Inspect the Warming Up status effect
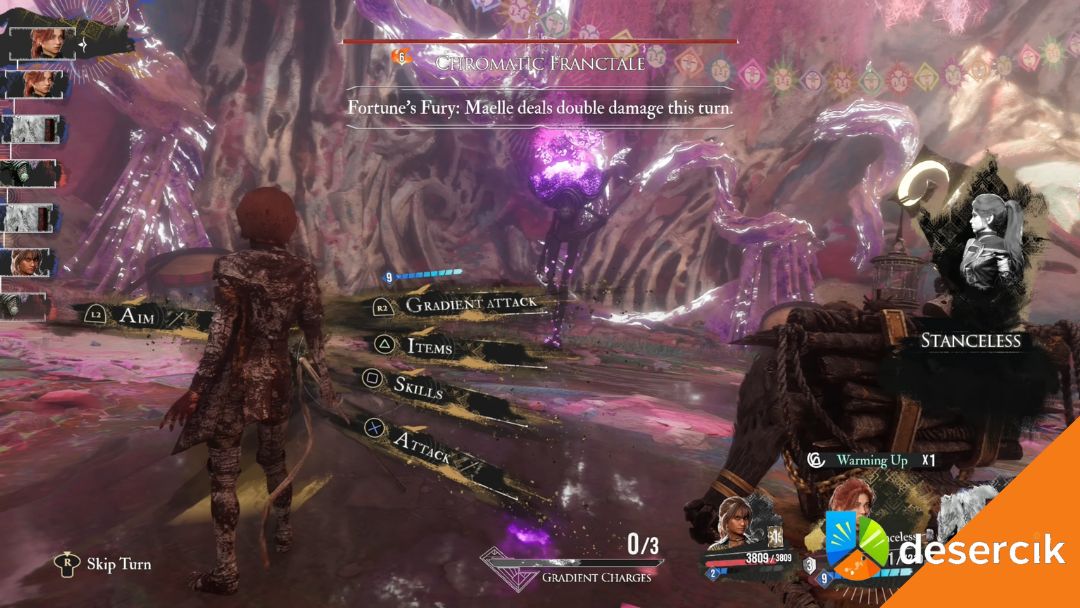 pyautogui.click(x=872, y=461)
